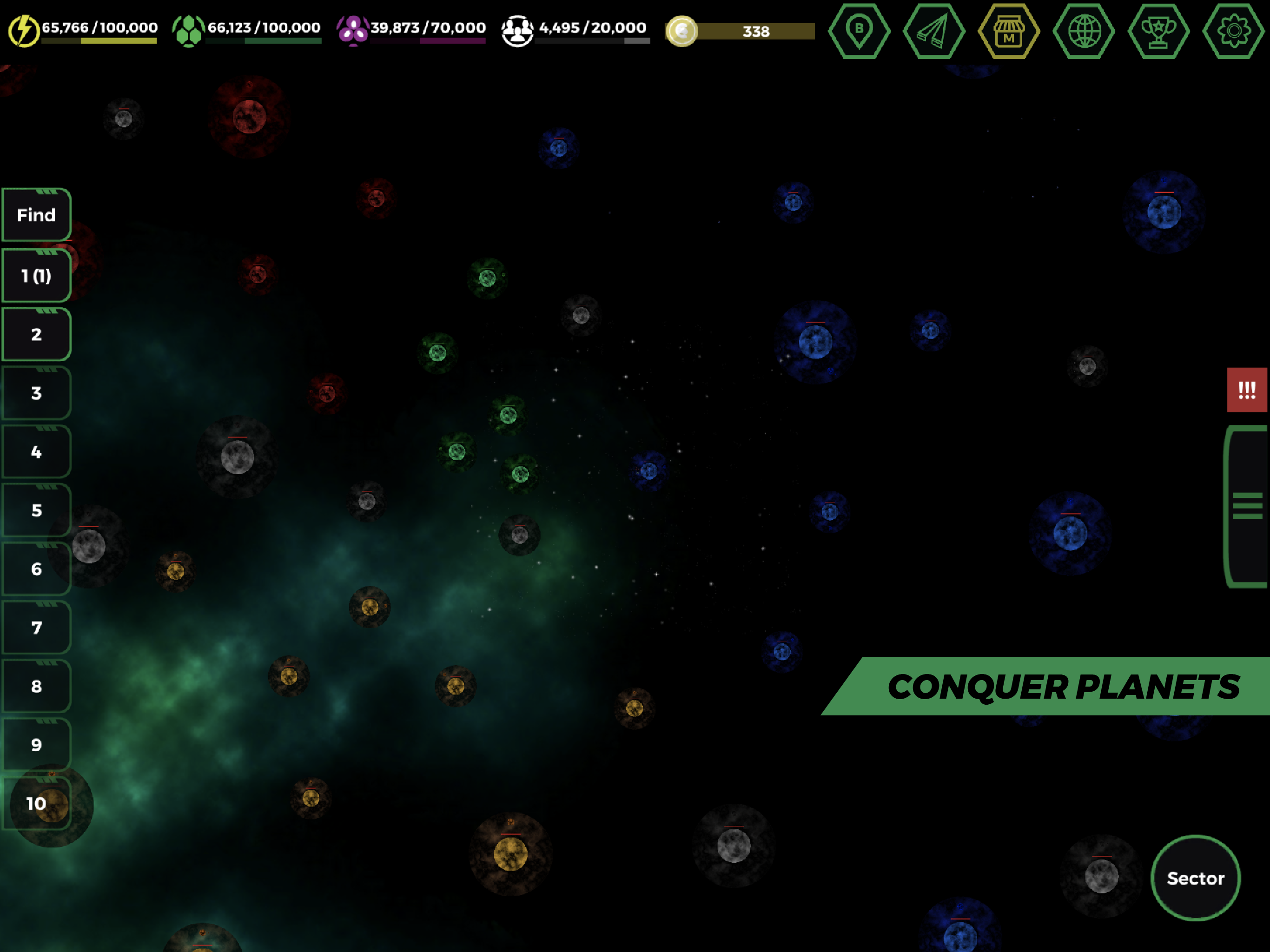Switch to sector tab 5
Screen dimensions: 1270x952
tap(36, 510)
